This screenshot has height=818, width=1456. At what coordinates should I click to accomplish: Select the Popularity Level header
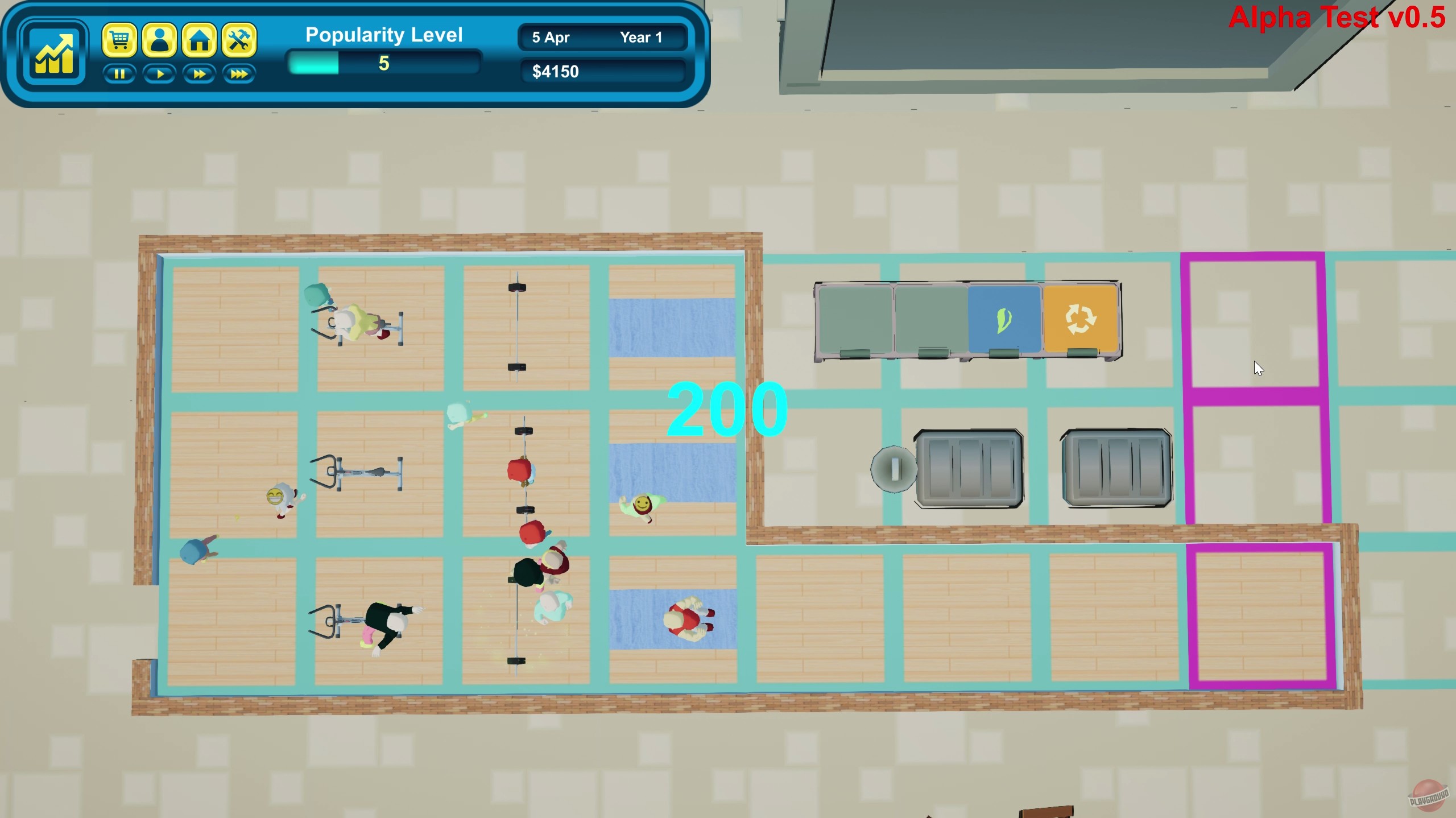pyautogui.click(x=383, y=34)
